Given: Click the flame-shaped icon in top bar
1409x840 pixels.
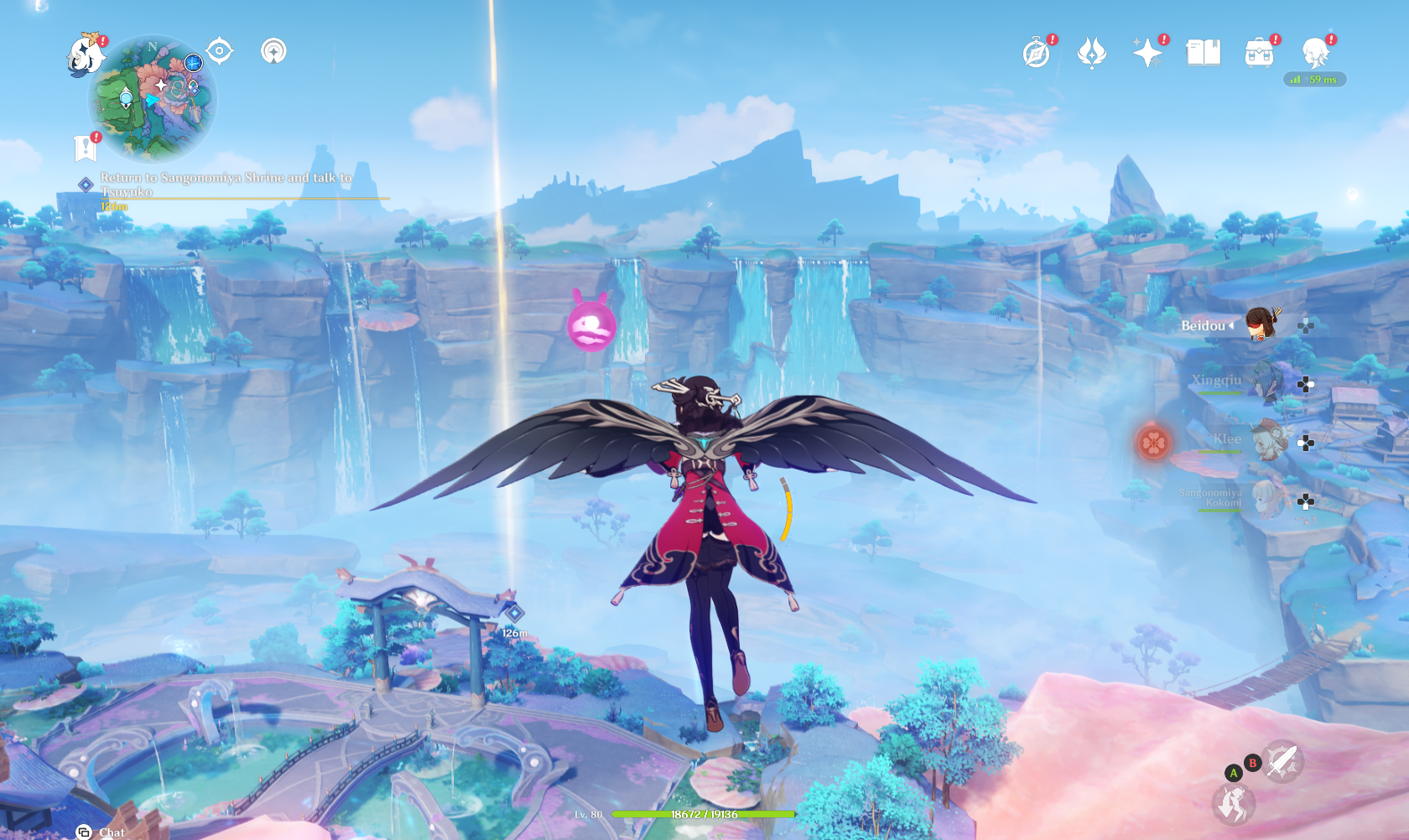Looking at the screenshot, I should [1092, 53].
